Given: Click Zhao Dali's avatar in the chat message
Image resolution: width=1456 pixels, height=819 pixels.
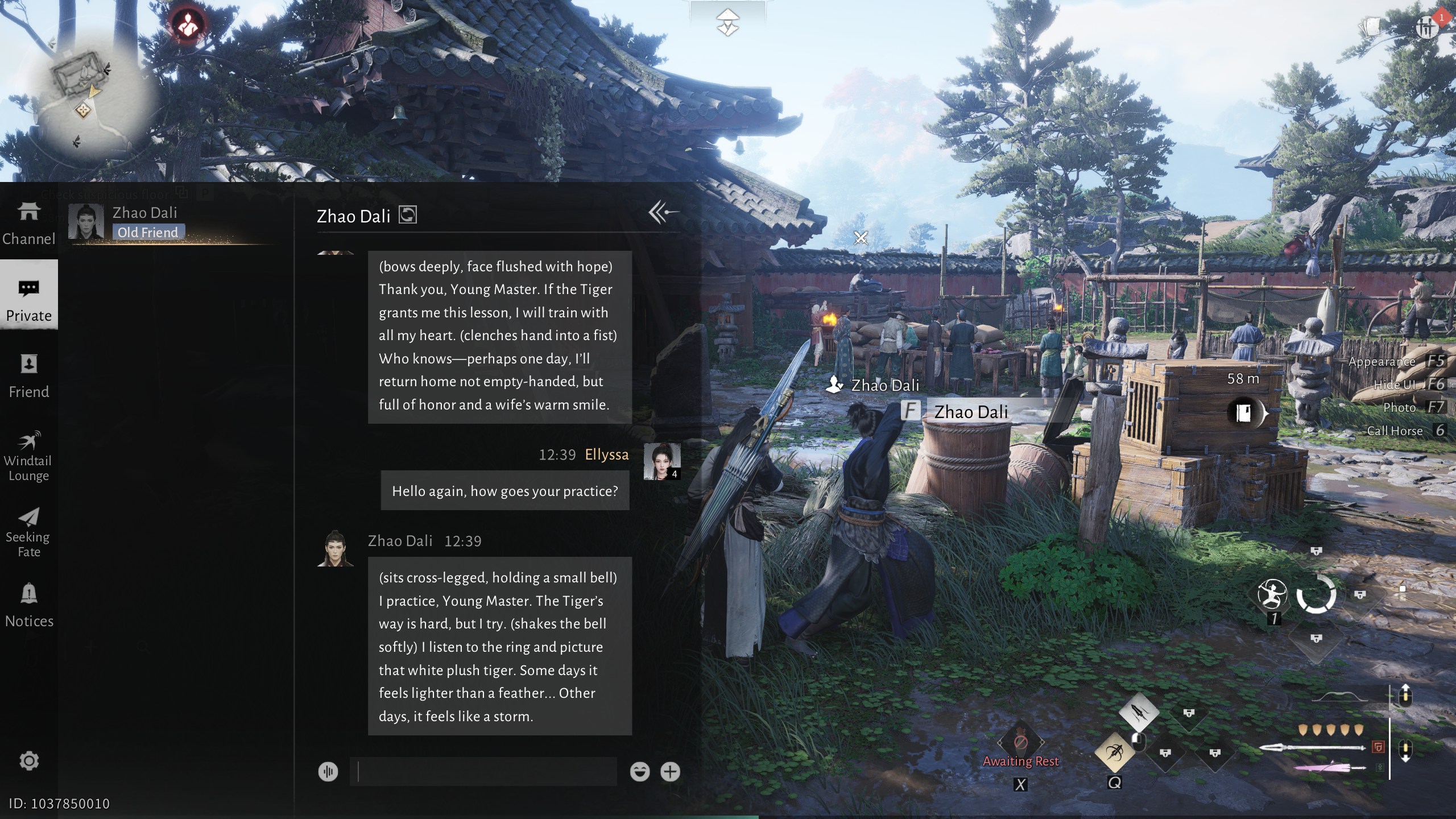Looking at the screenshot, I should 336,548.
